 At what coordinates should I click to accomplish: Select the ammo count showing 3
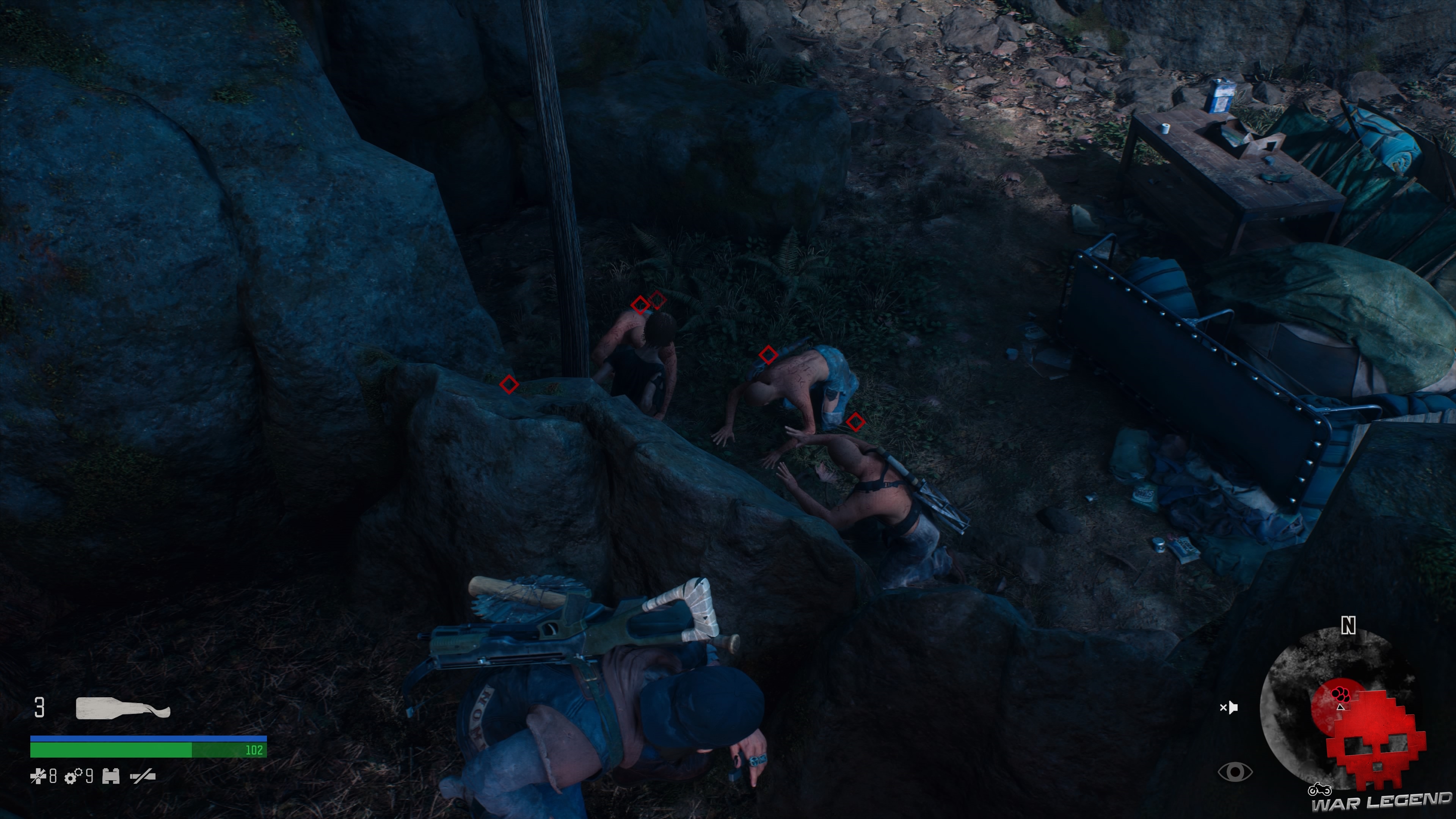pos(39,708)
